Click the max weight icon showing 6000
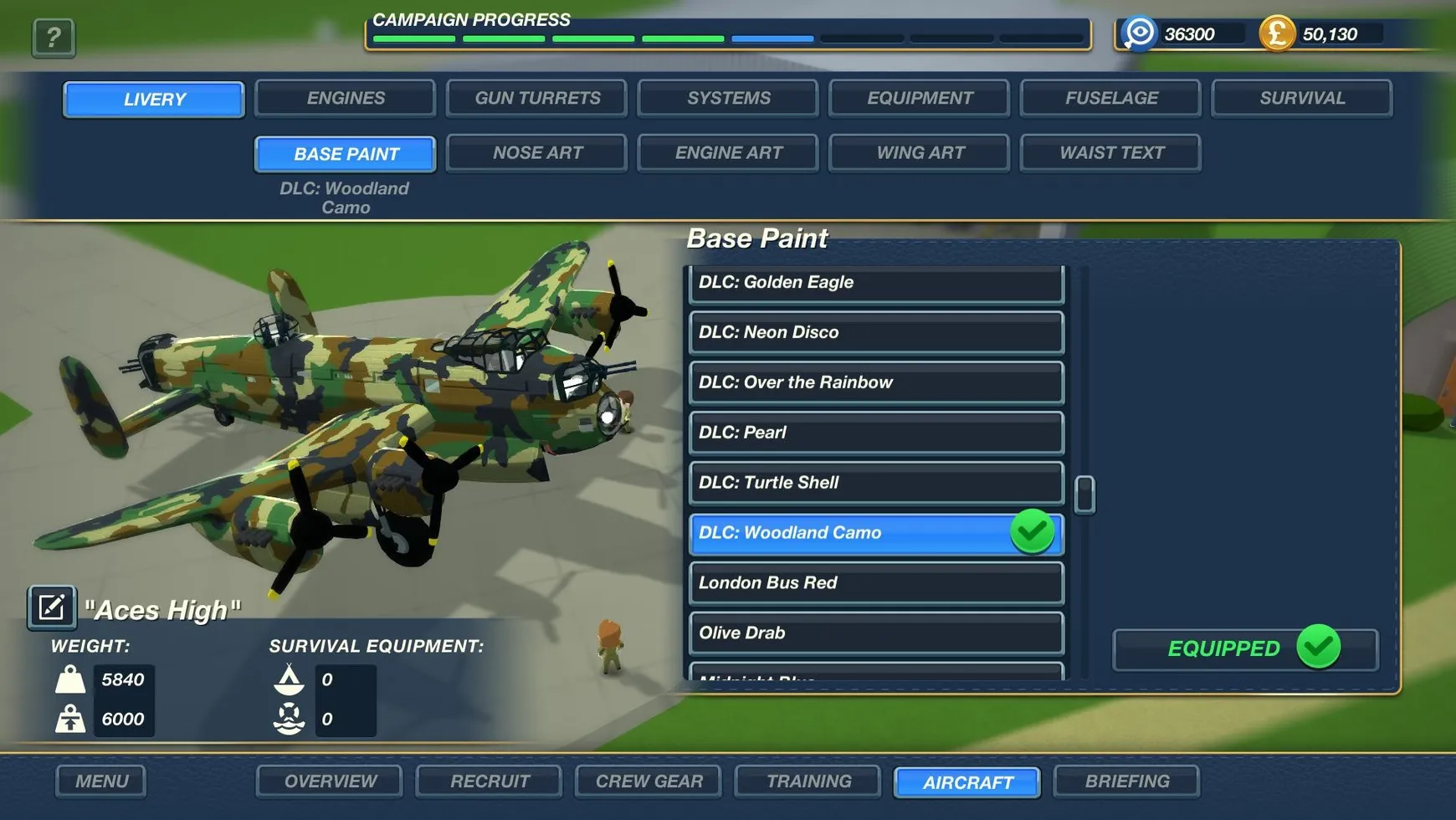 pyautogui.click(x=72, y=719)
